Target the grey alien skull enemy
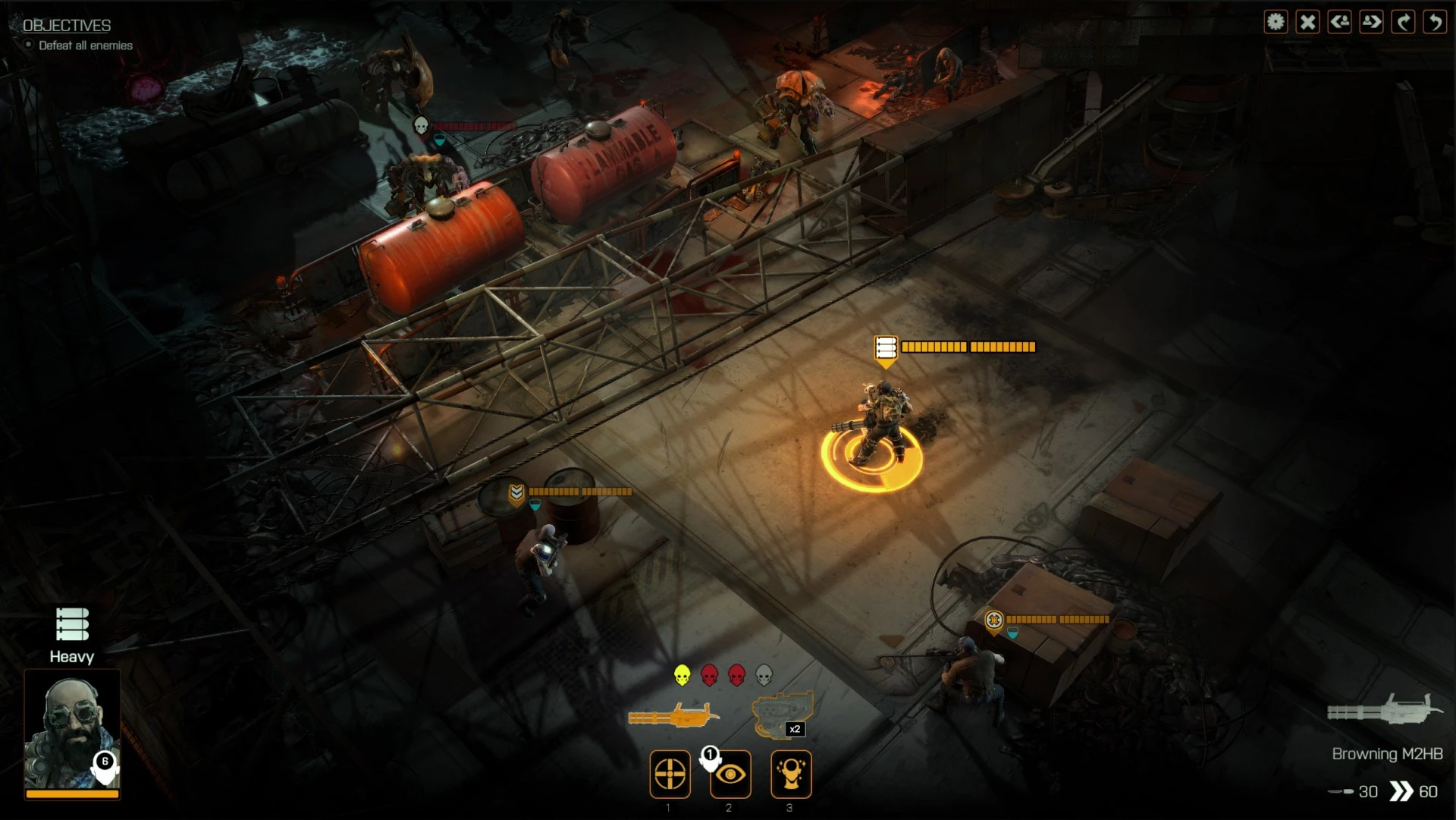 pos(764,674)
